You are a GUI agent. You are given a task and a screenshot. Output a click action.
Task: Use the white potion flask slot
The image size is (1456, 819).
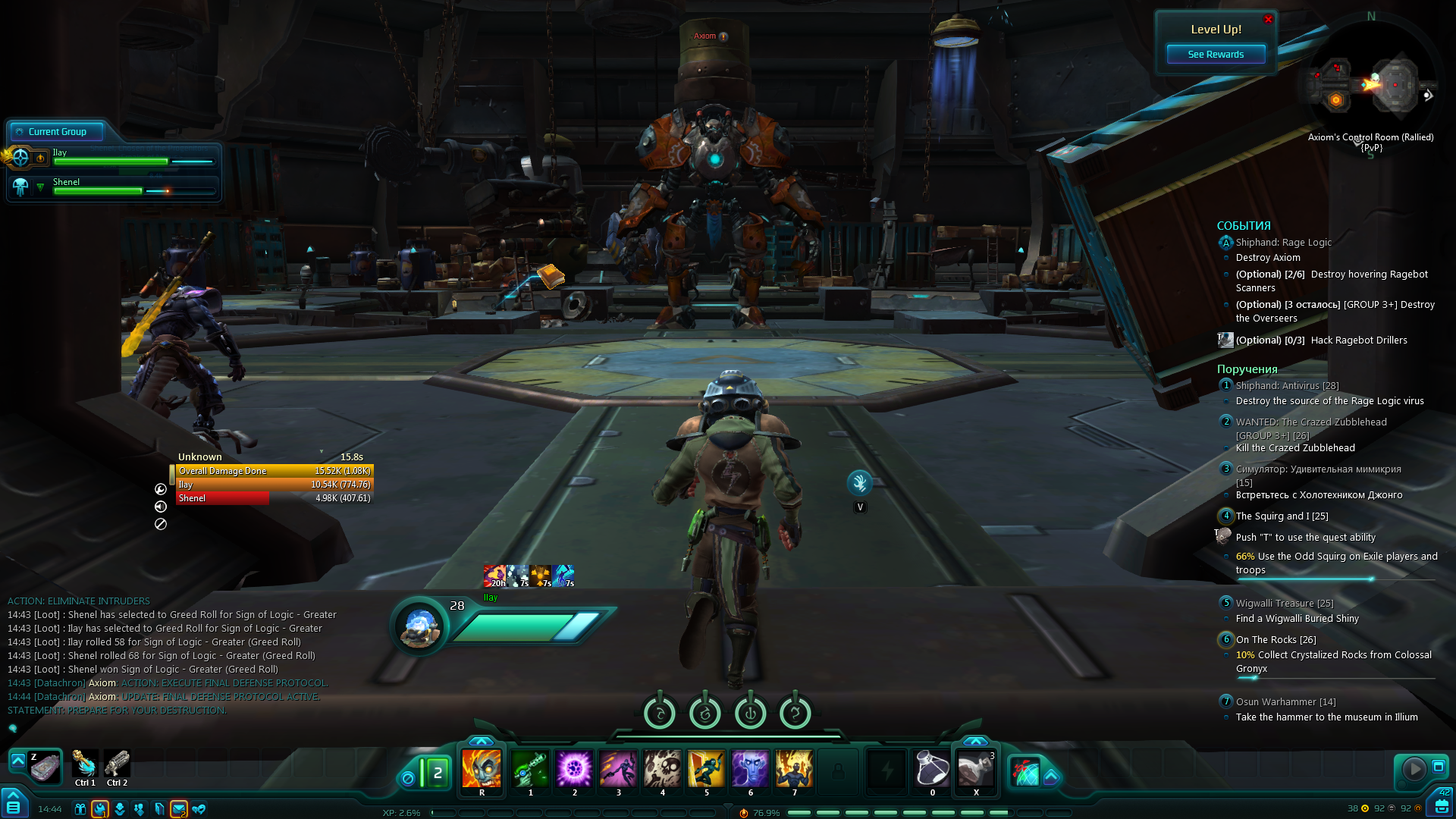tap(932, 769)
